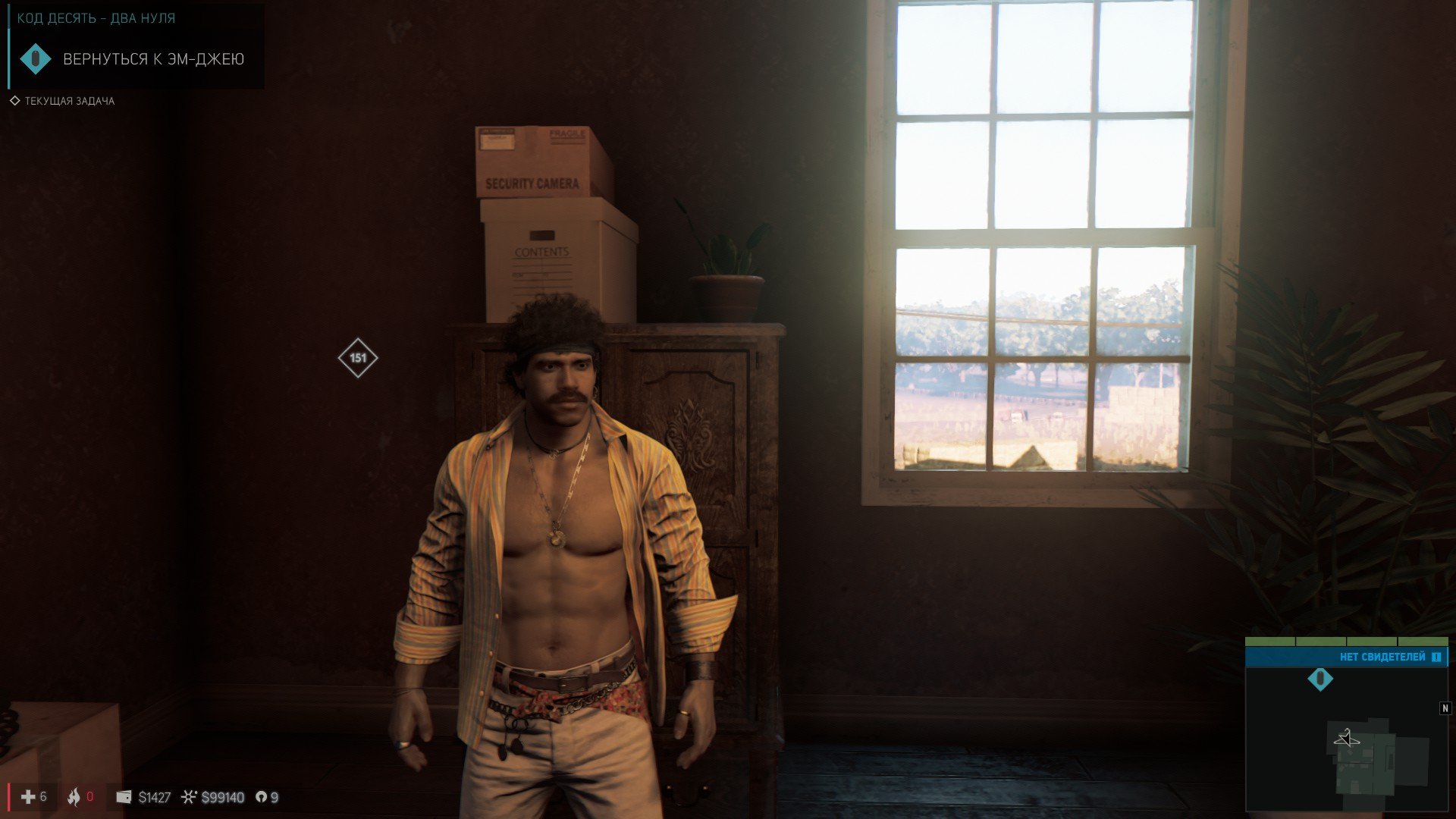Viewport: 1456px width, 819px height.
Task: Open the minimap
Action: pyautogui.click(x=1346, y=739)
